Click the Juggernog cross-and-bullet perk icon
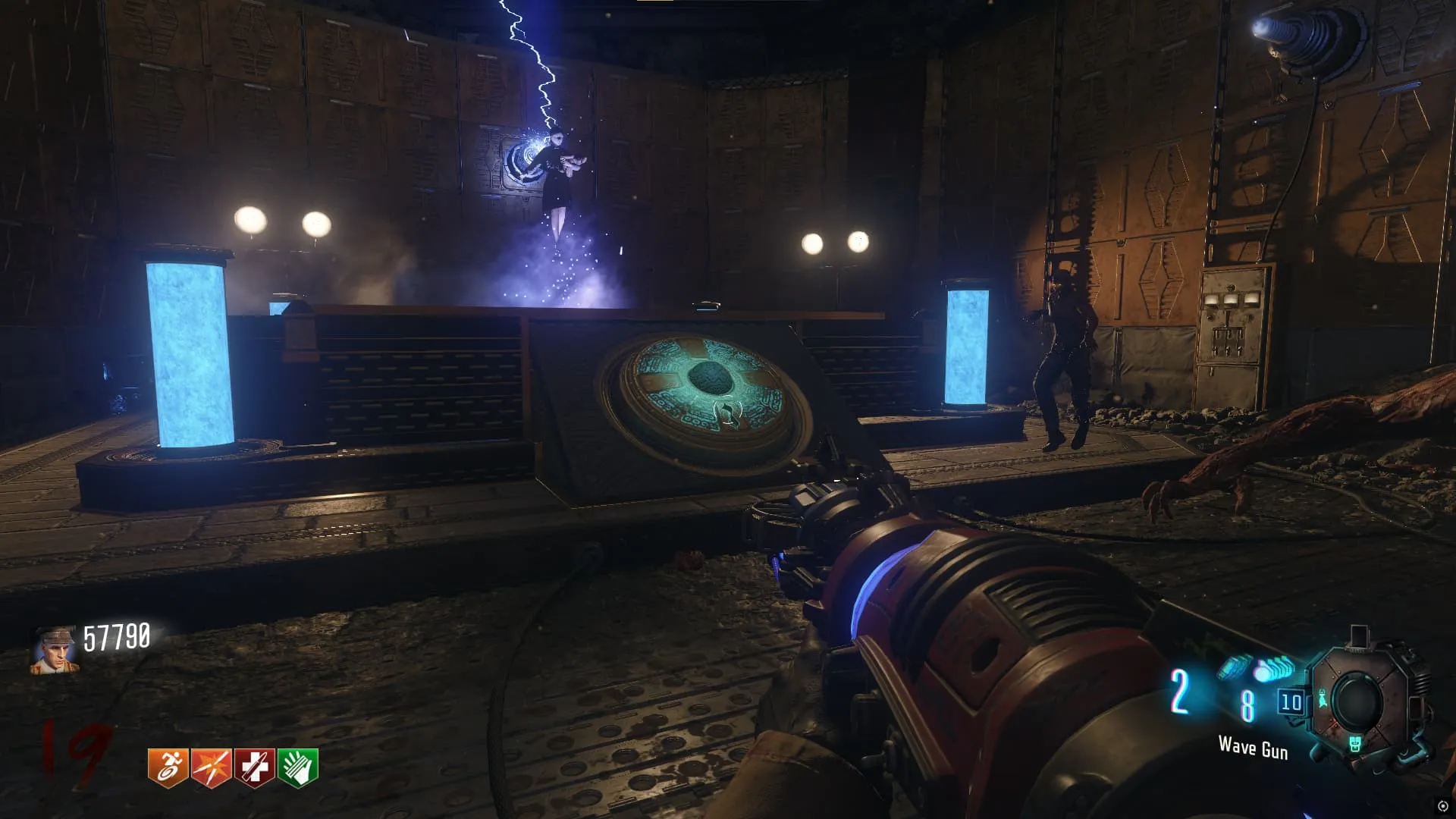The width and height of the screenshot is (1456, 819). [255, 768]
